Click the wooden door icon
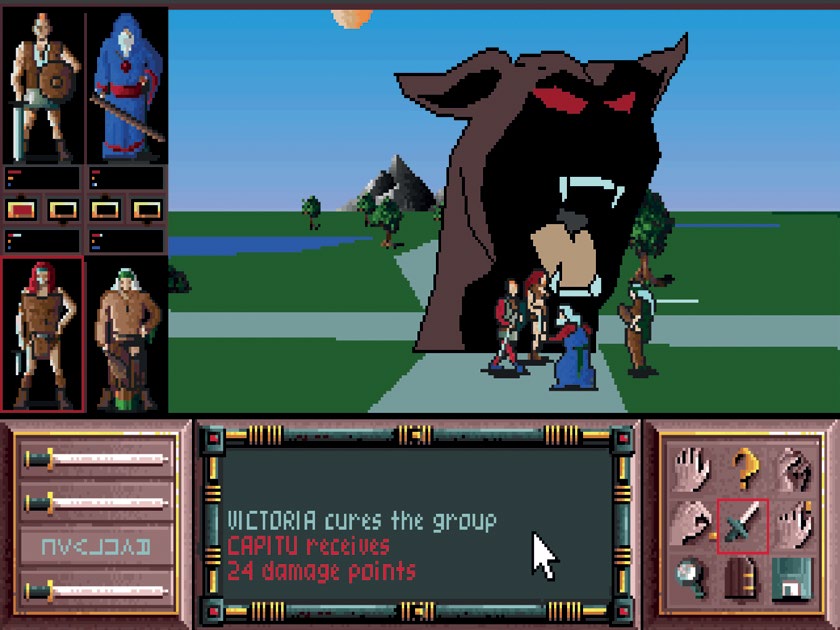The image size is (840, 630). click(742, 578)
